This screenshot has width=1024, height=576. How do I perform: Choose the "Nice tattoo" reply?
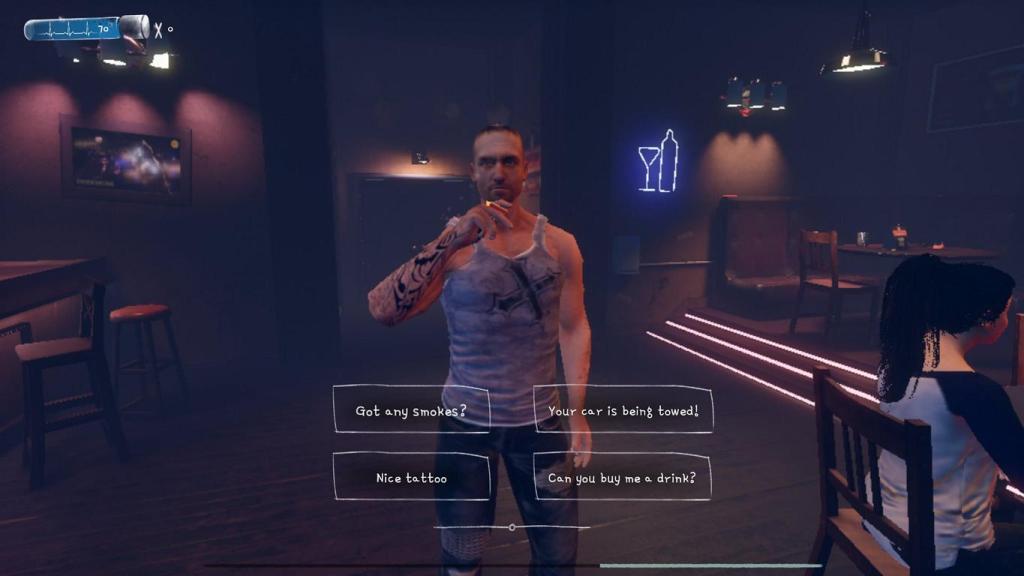pos(411,477)
